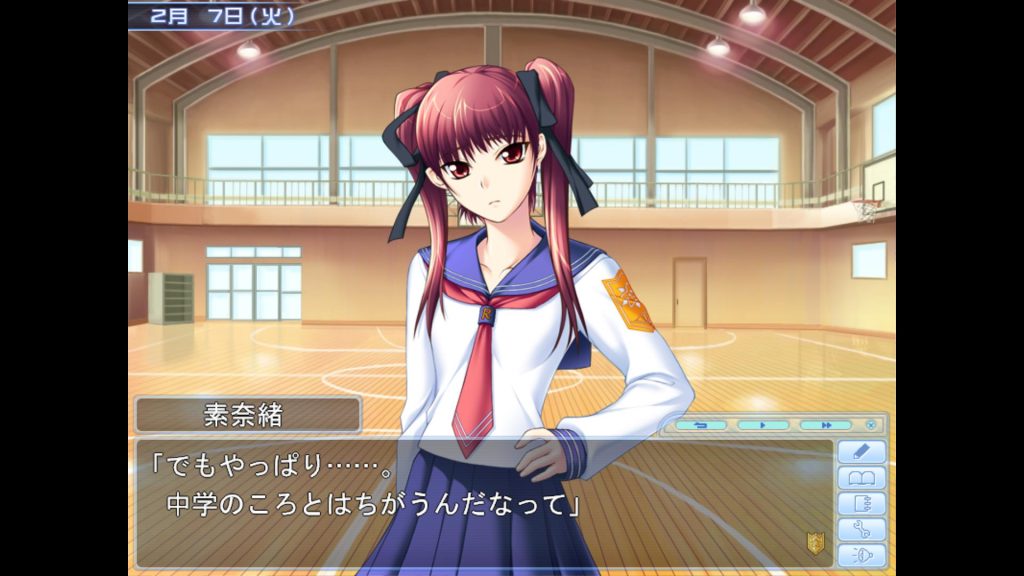Open the load menu with the open-book icon
This screenshot has height=576, width=1024.
861,478
